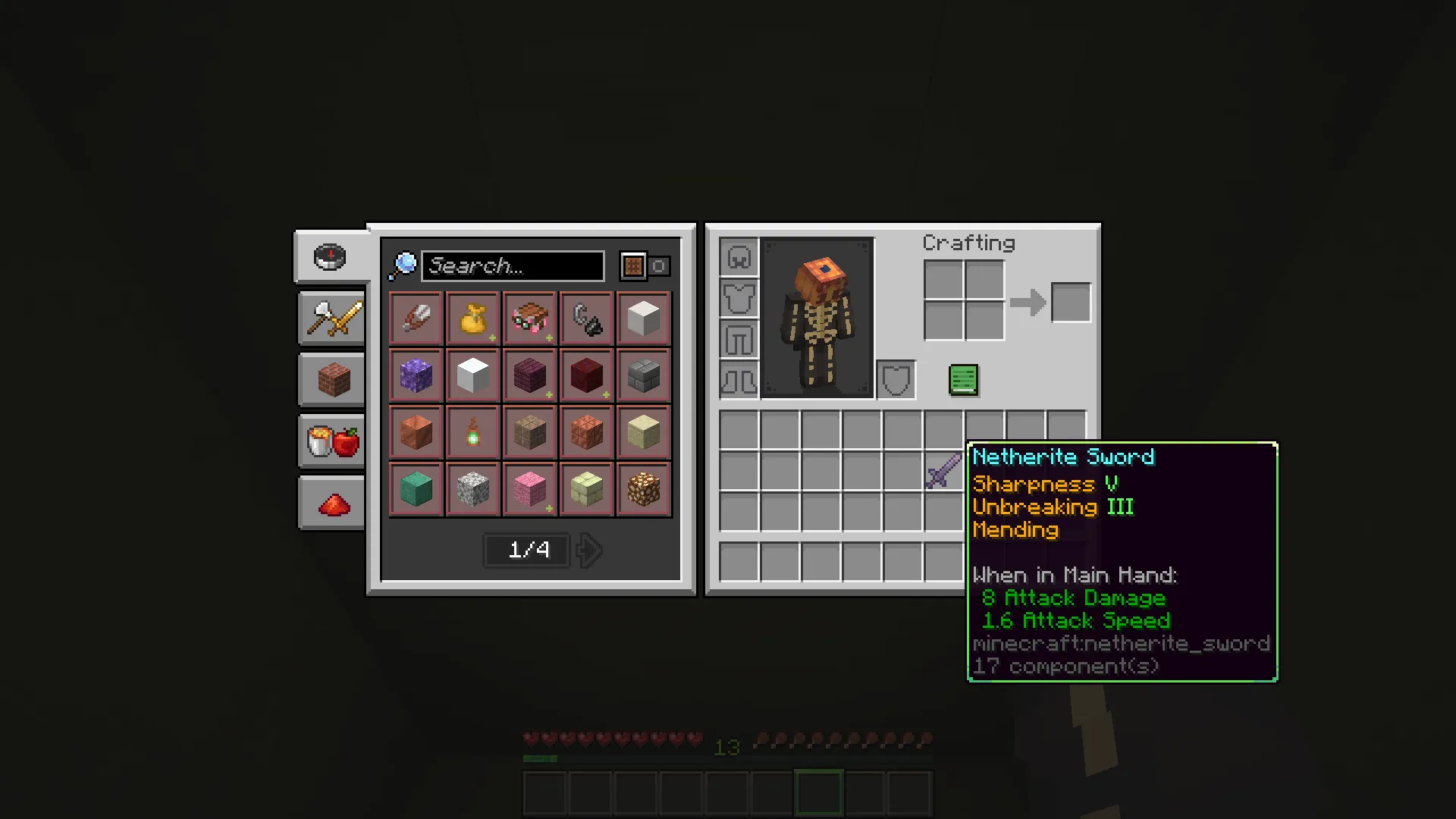This screenshot has height=819, width=1456.
Task: Click the green experience bar
Action: [x=540, y=758]
